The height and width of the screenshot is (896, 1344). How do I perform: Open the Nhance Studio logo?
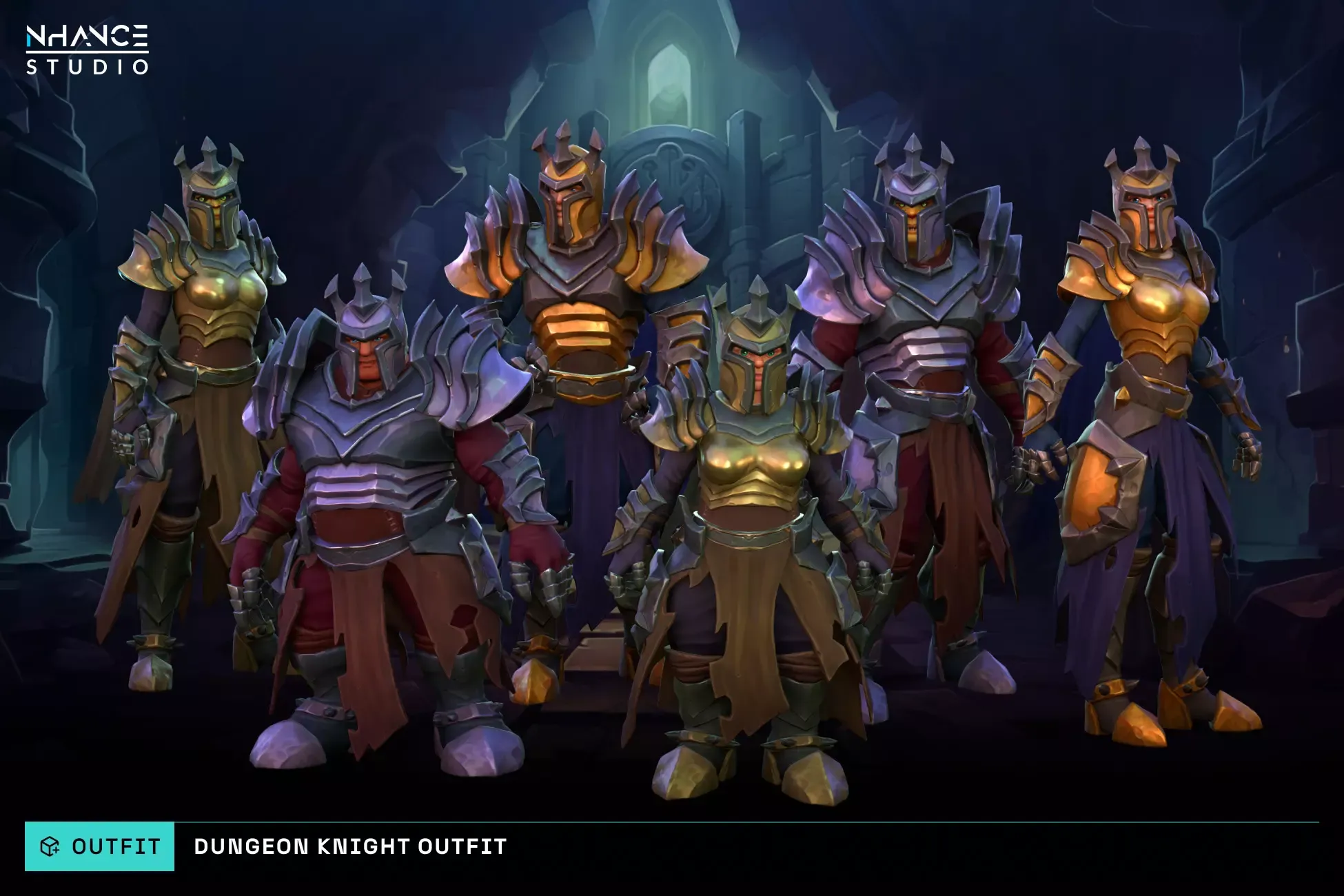tap(88, 49)
